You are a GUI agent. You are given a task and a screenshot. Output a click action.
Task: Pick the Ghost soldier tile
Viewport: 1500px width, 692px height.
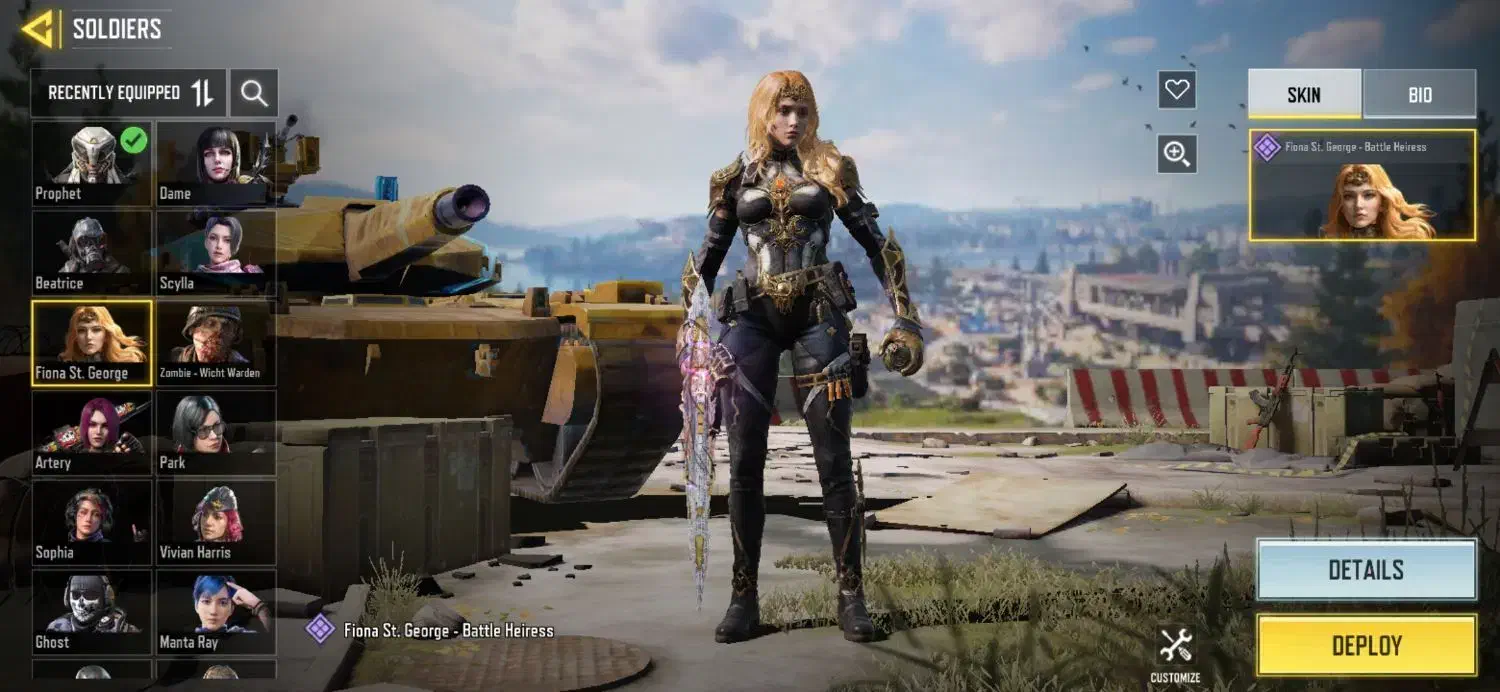click(x=92, y=611)
